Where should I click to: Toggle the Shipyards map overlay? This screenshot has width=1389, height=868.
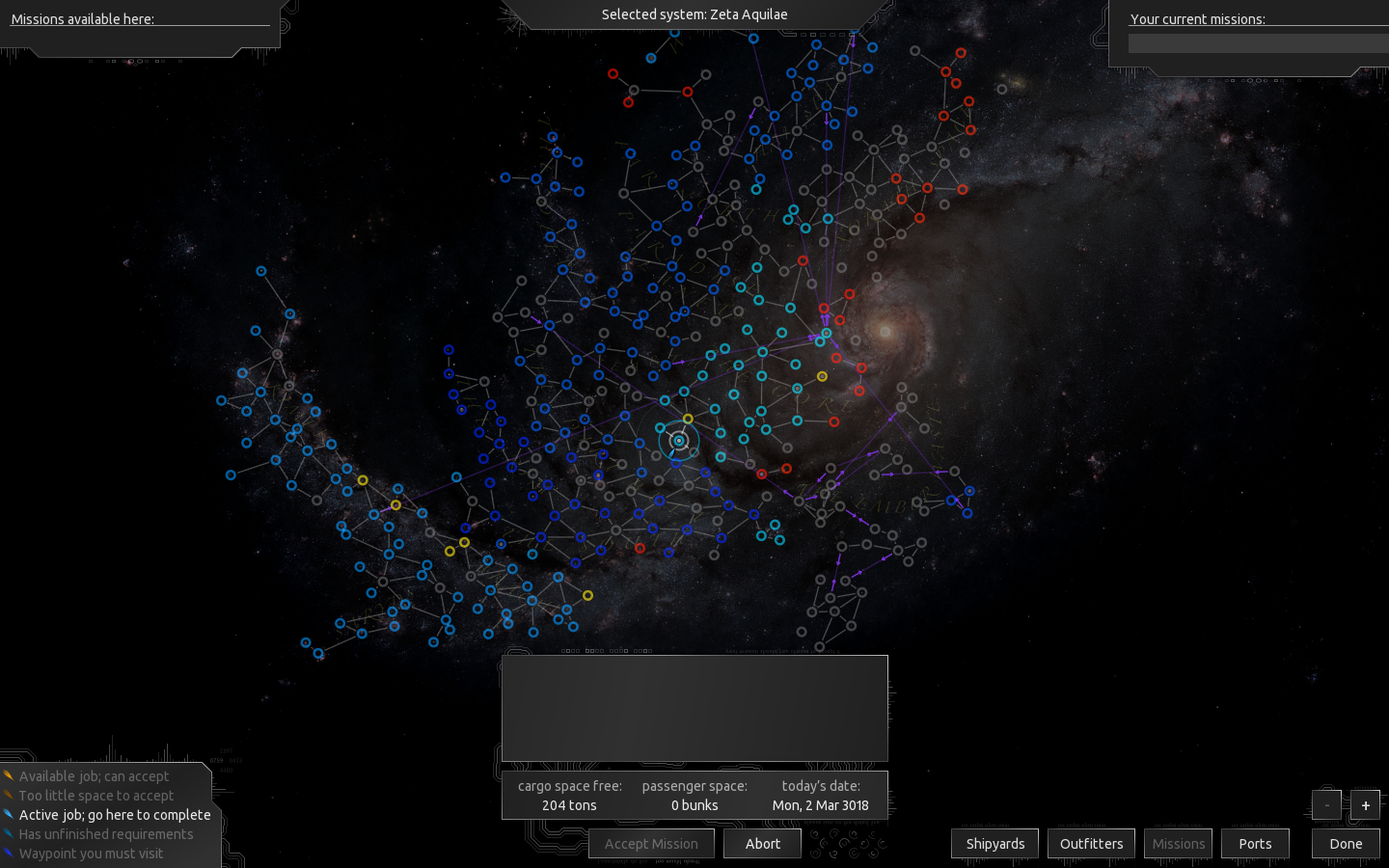[x=994, y=843]
